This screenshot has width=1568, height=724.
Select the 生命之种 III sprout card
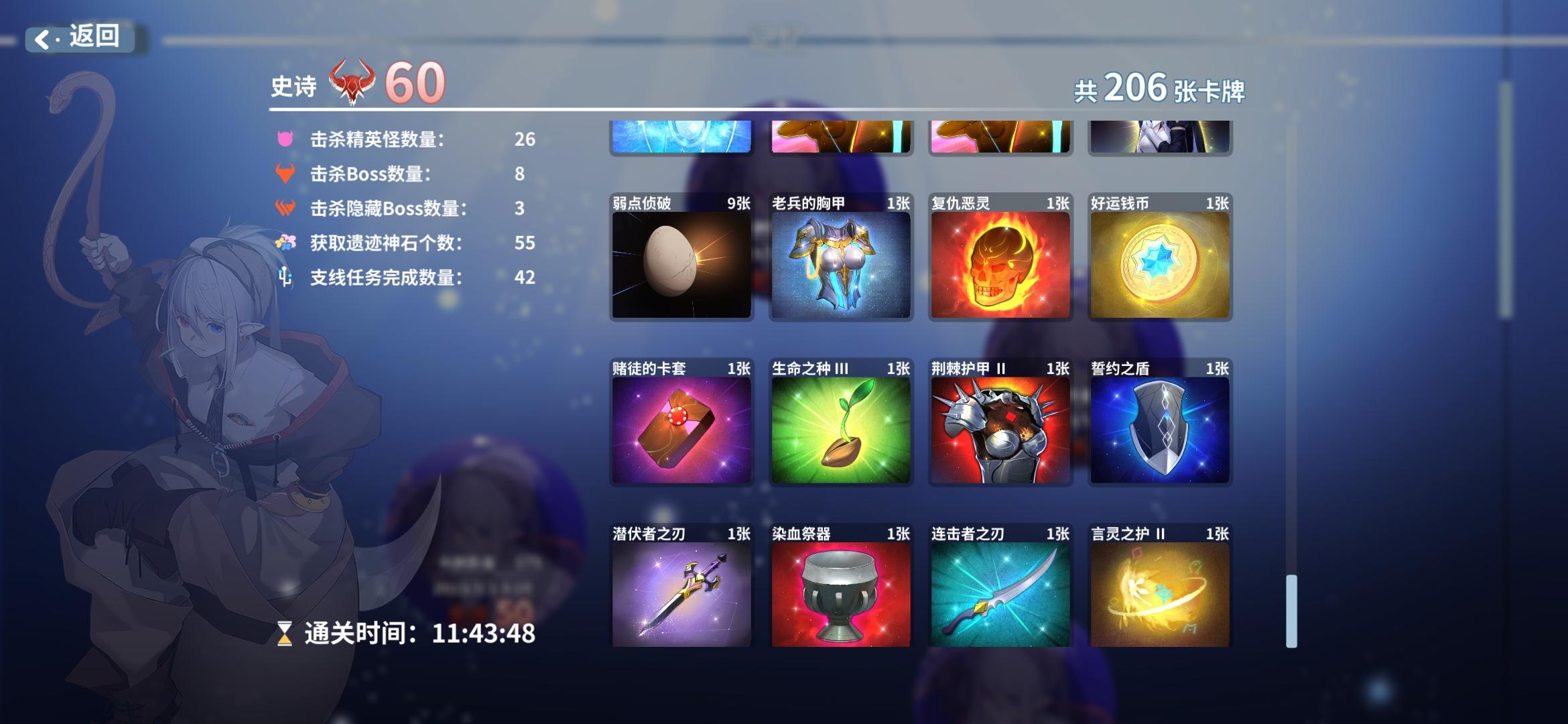(x=842, y=426)
